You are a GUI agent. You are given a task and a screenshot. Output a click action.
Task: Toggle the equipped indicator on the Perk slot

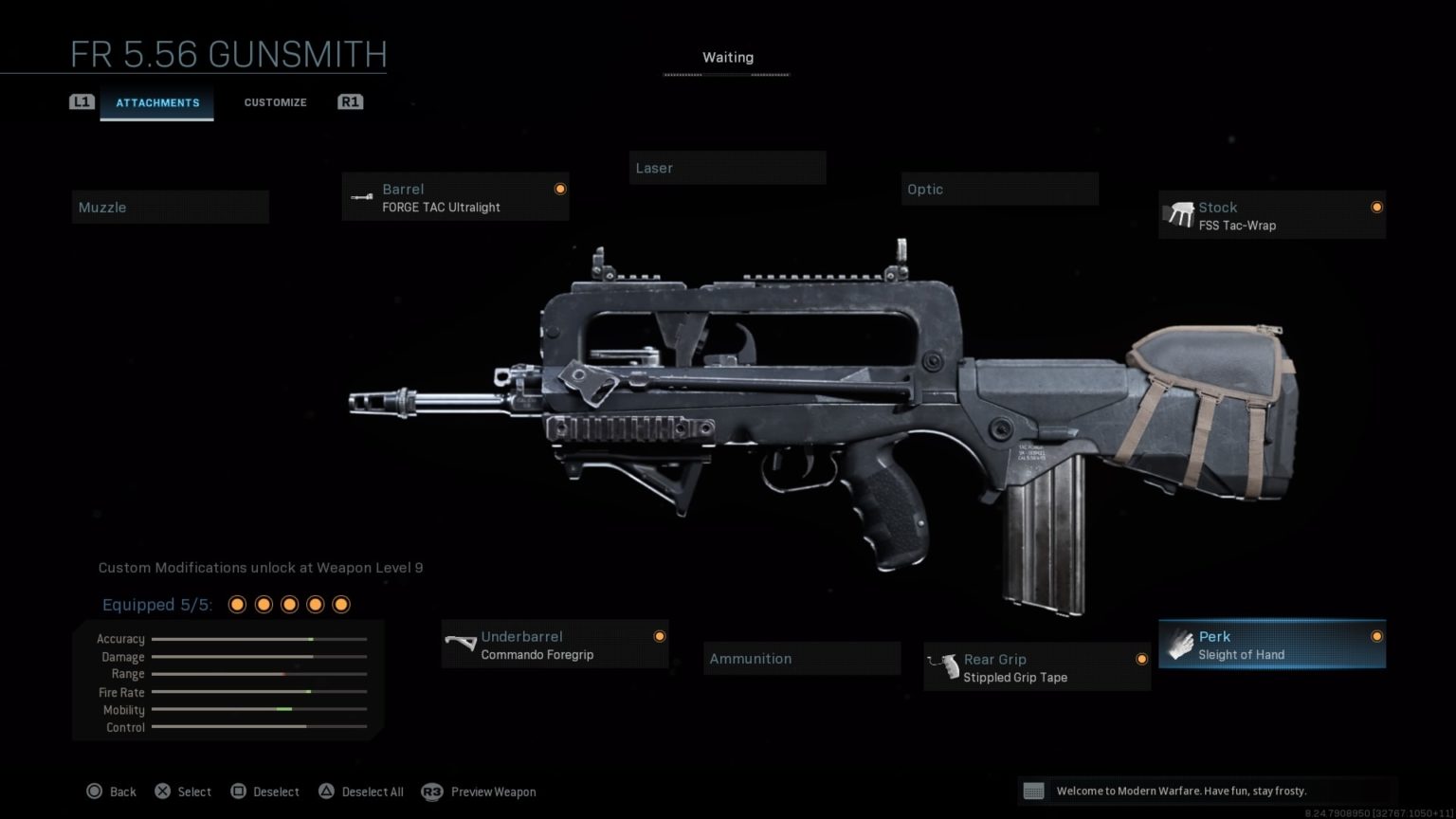(x=1377, y=635)
